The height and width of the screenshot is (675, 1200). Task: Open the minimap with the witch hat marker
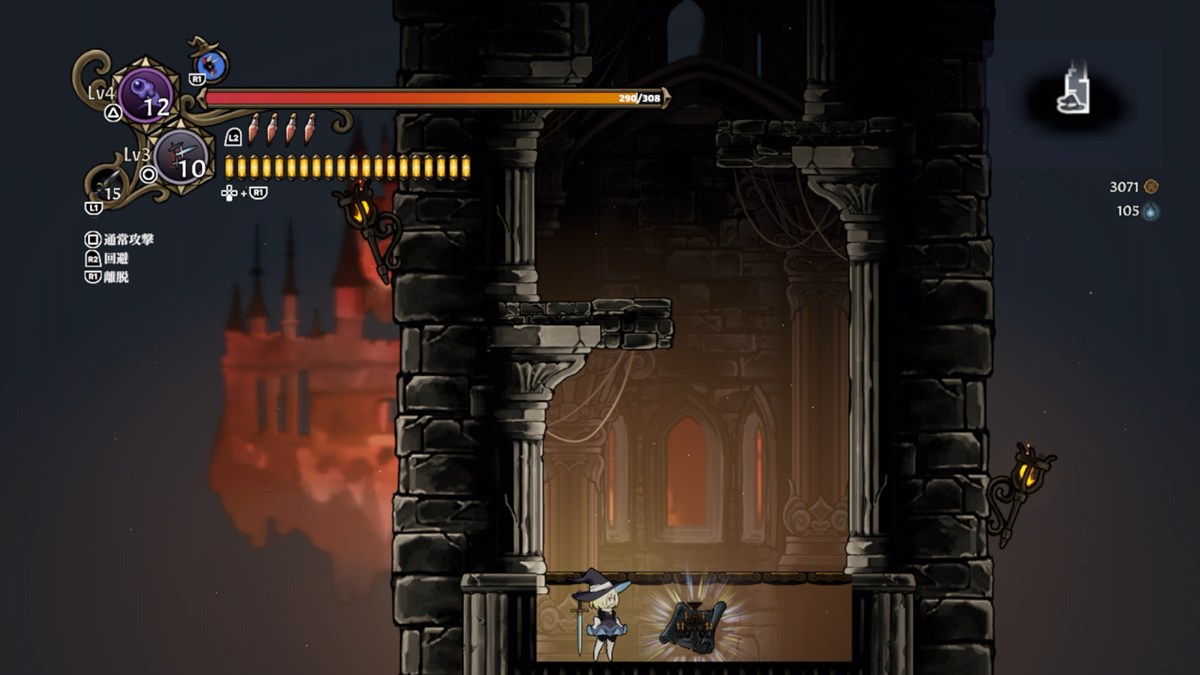(x=1075, y=96)
